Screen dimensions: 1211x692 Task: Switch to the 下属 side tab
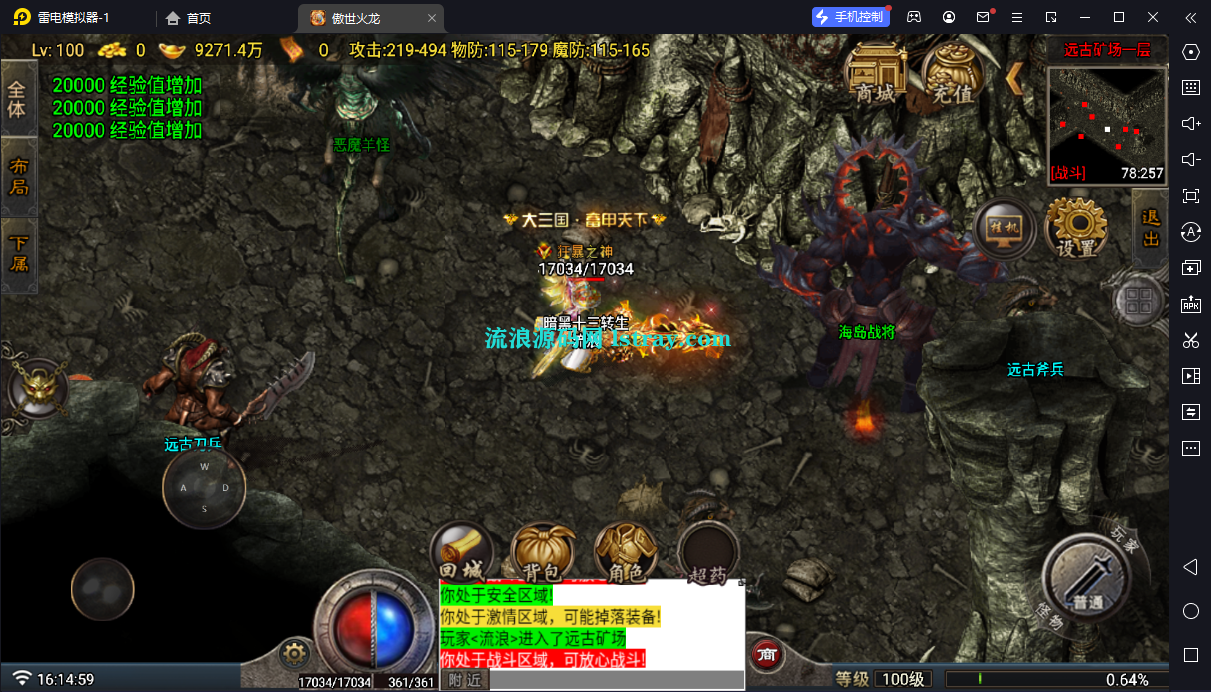click(x=18, y=254)
